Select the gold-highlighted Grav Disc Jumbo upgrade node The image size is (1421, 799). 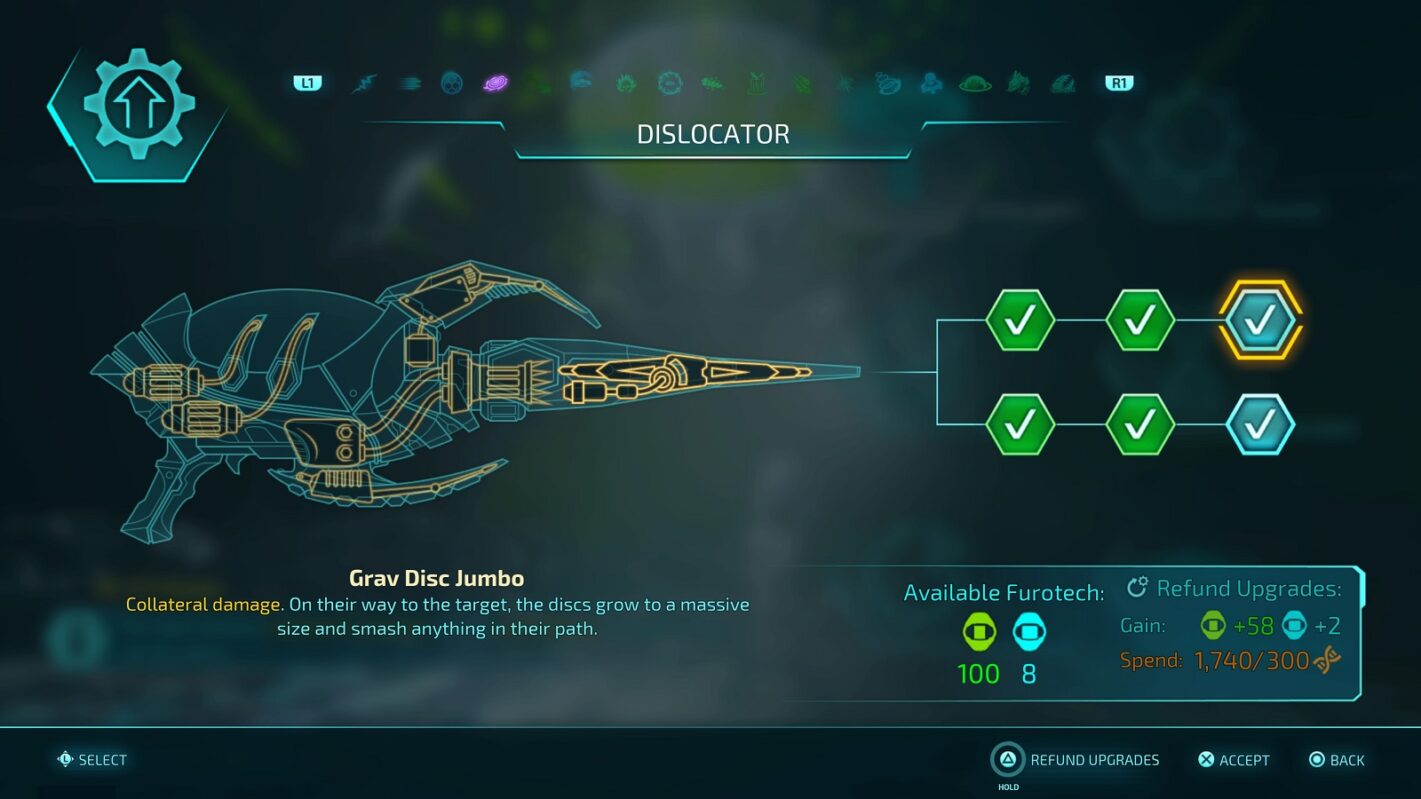point(1259,320)
